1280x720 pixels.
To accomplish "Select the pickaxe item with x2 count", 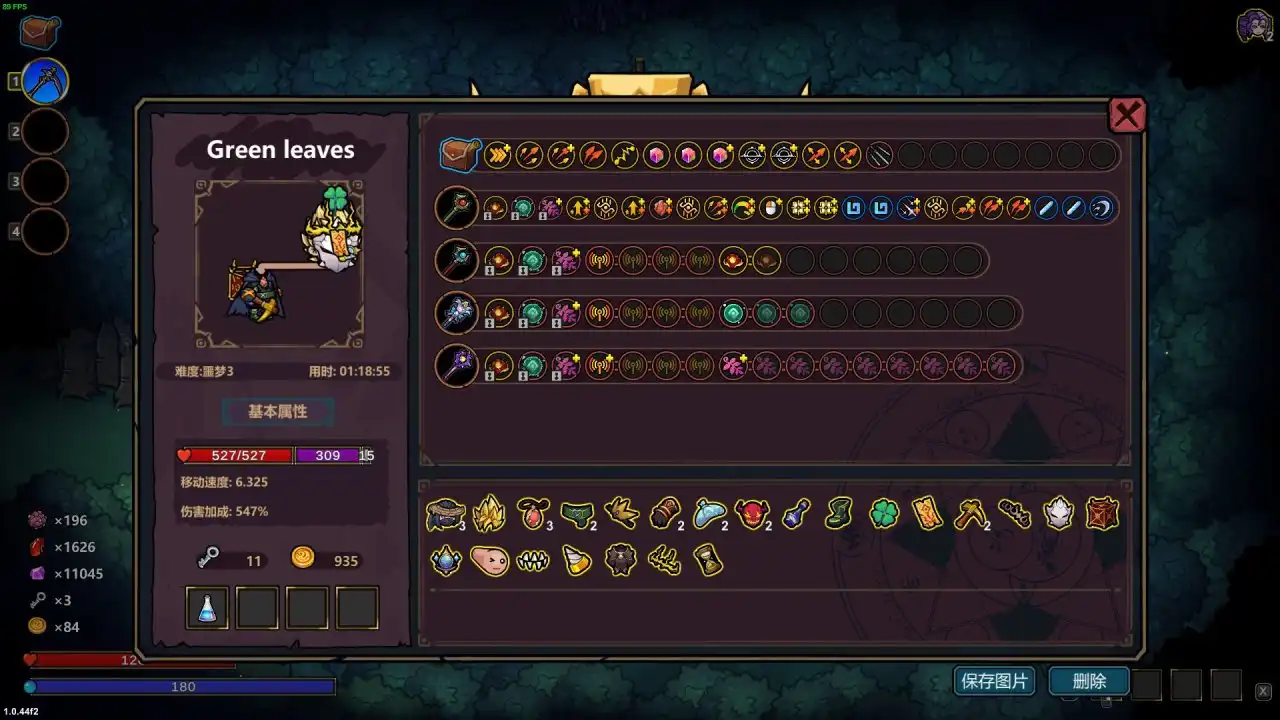I will (969, 512).
